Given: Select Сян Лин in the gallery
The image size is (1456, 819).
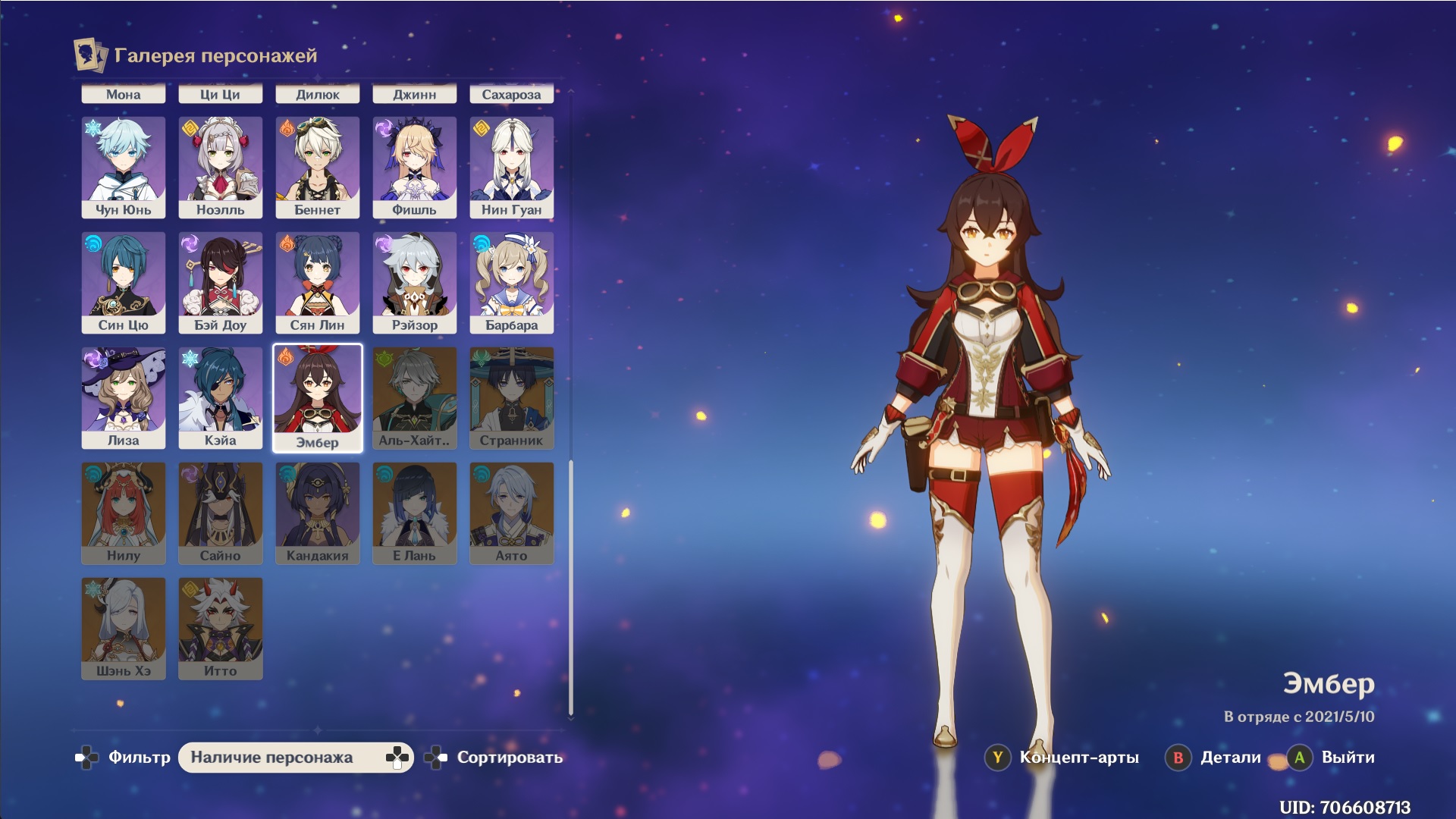Looking at the screenshot, I should tap(318, 283).
